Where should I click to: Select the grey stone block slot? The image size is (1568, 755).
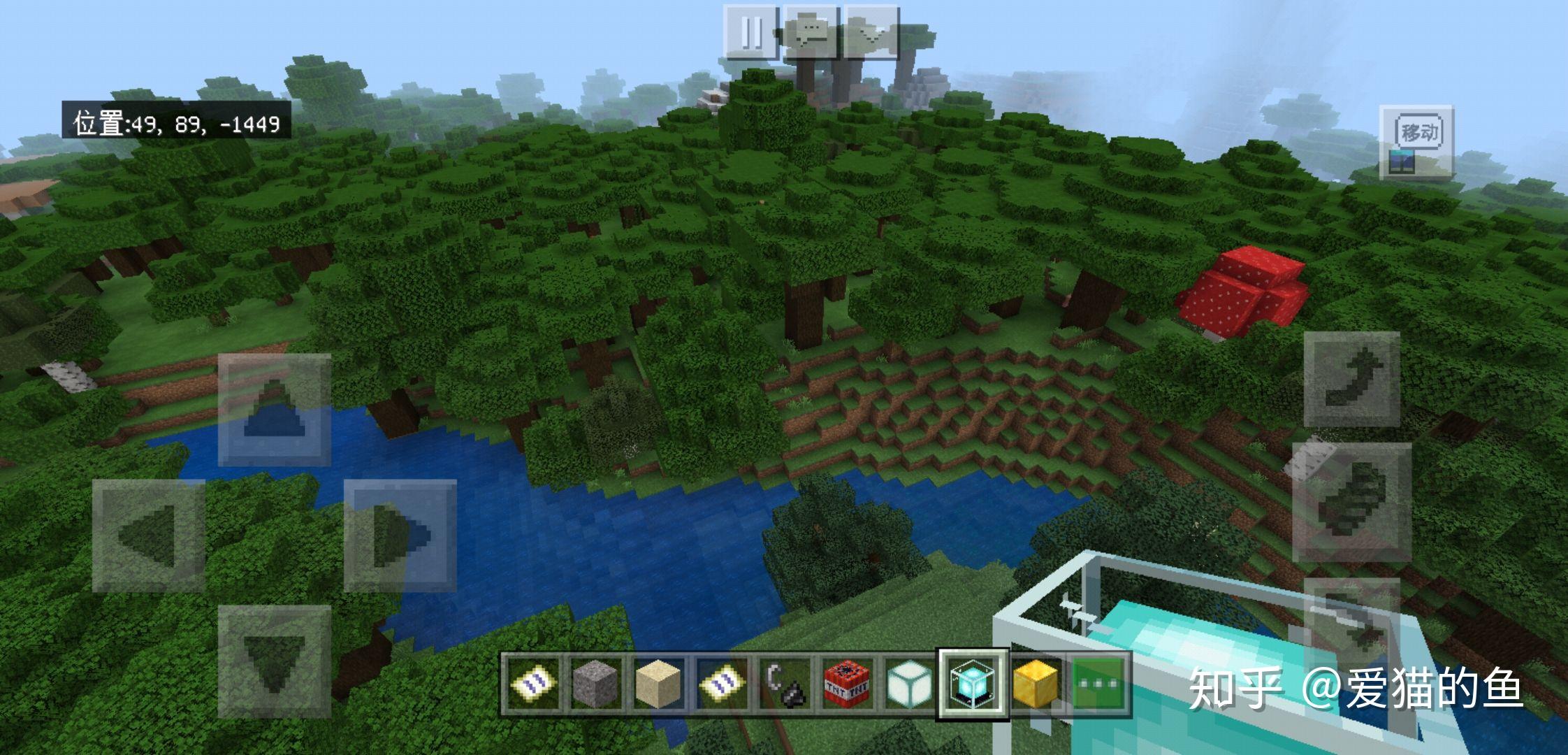click(x=595, y=684)
